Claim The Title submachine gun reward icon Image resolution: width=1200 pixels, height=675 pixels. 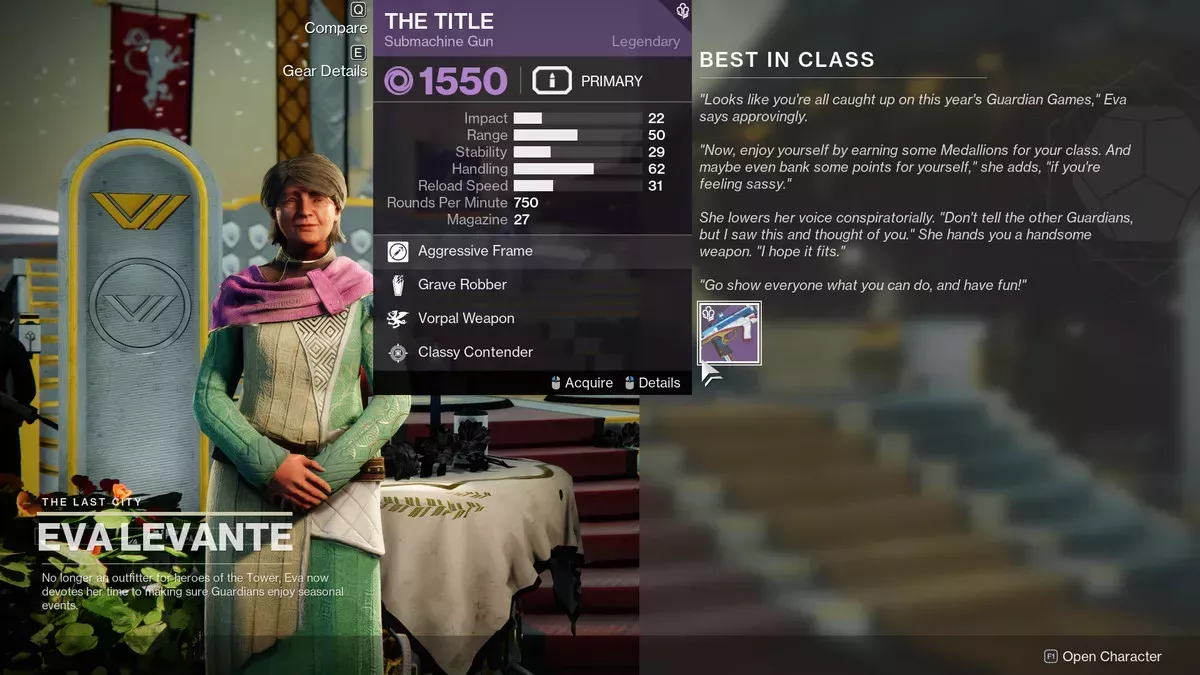click(x=730, y=332)
